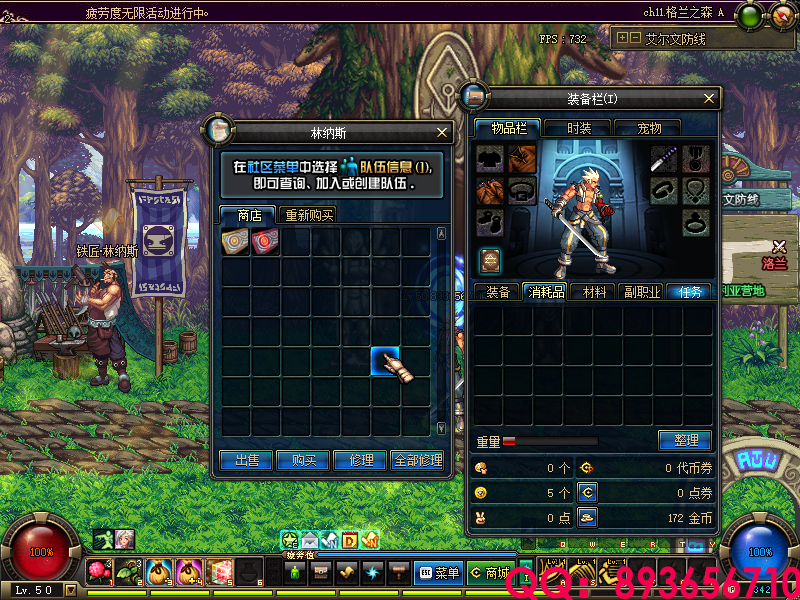Image resolution: width=800 pixels, height=600 pixels.
Task: Pick the red round shop item
Action: tap(265, 240)
